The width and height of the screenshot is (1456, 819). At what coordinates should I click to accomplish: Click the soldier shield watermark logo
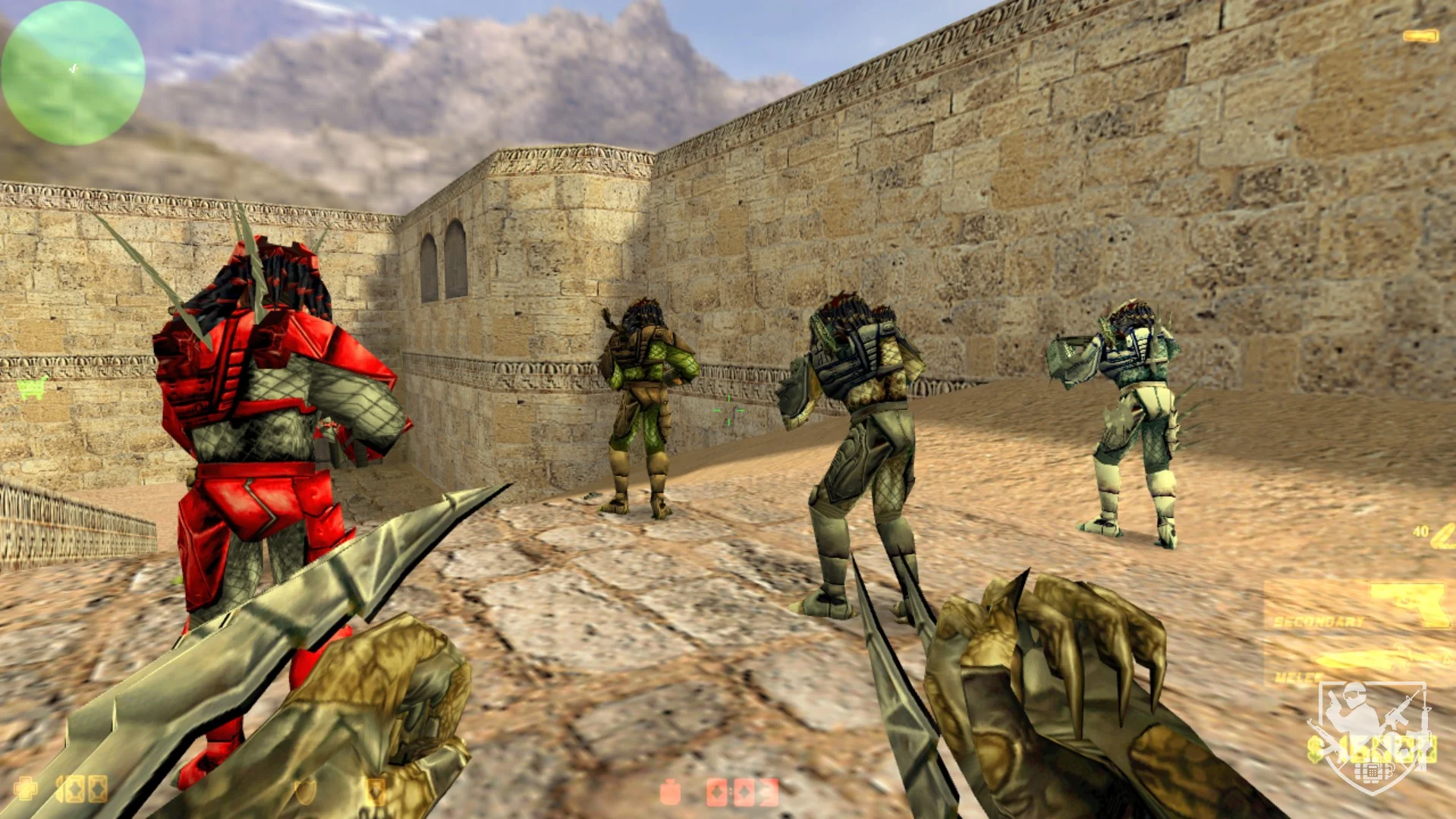tap(1373, 736)
